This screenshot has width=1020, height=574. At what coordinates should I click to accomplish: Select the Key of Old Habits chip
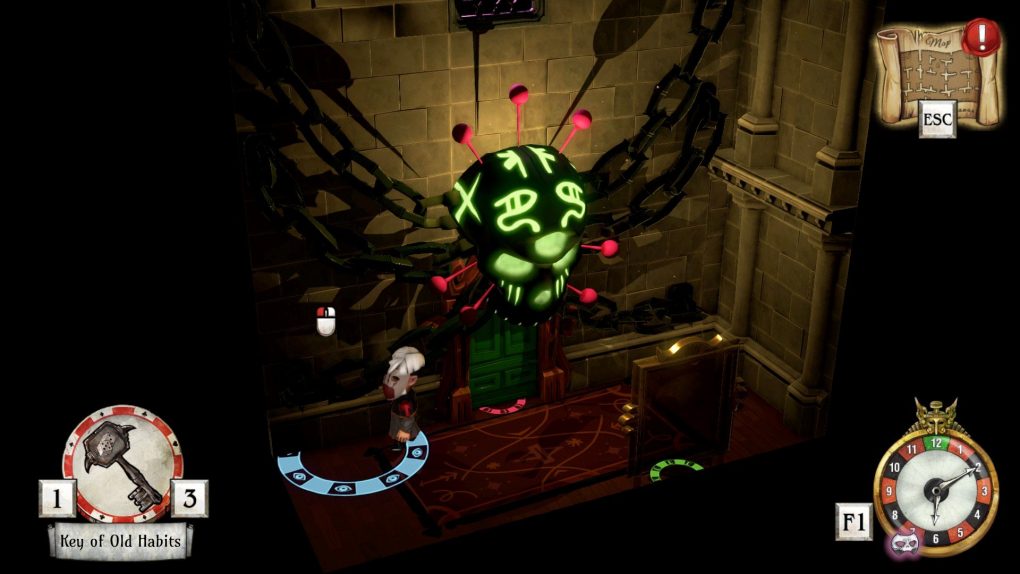pyautogui.click(x=122, y=462)
